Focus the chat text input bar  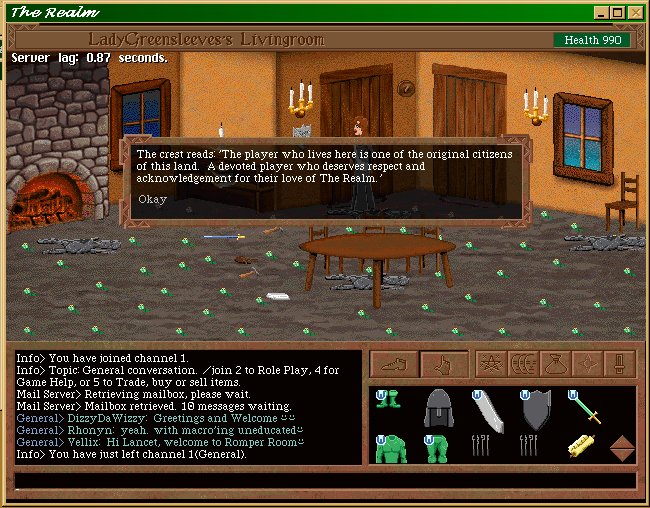tap(325, 481)
